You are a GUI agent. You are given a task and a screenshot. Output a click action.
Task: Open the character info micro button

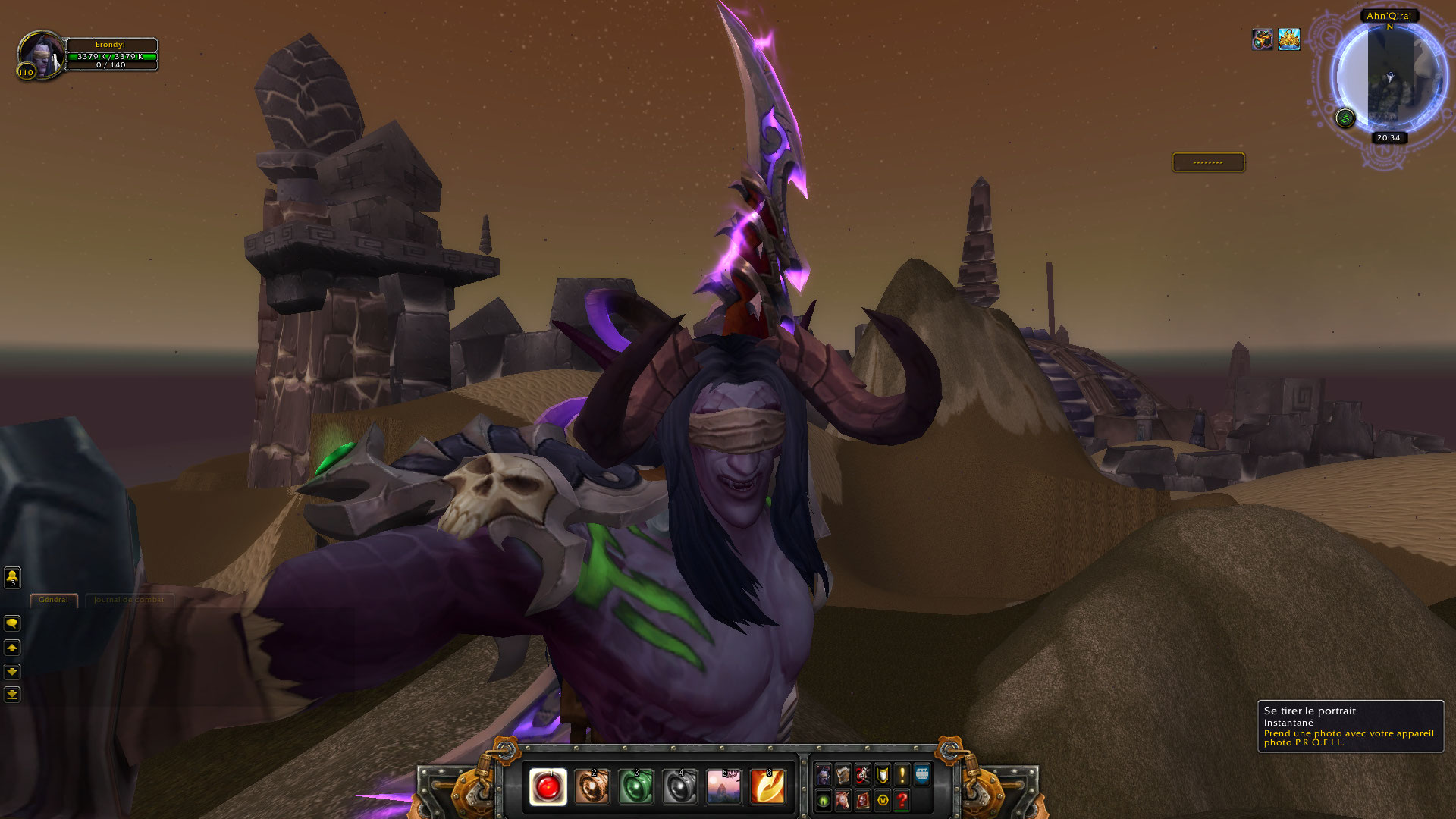tap(824, 775)
